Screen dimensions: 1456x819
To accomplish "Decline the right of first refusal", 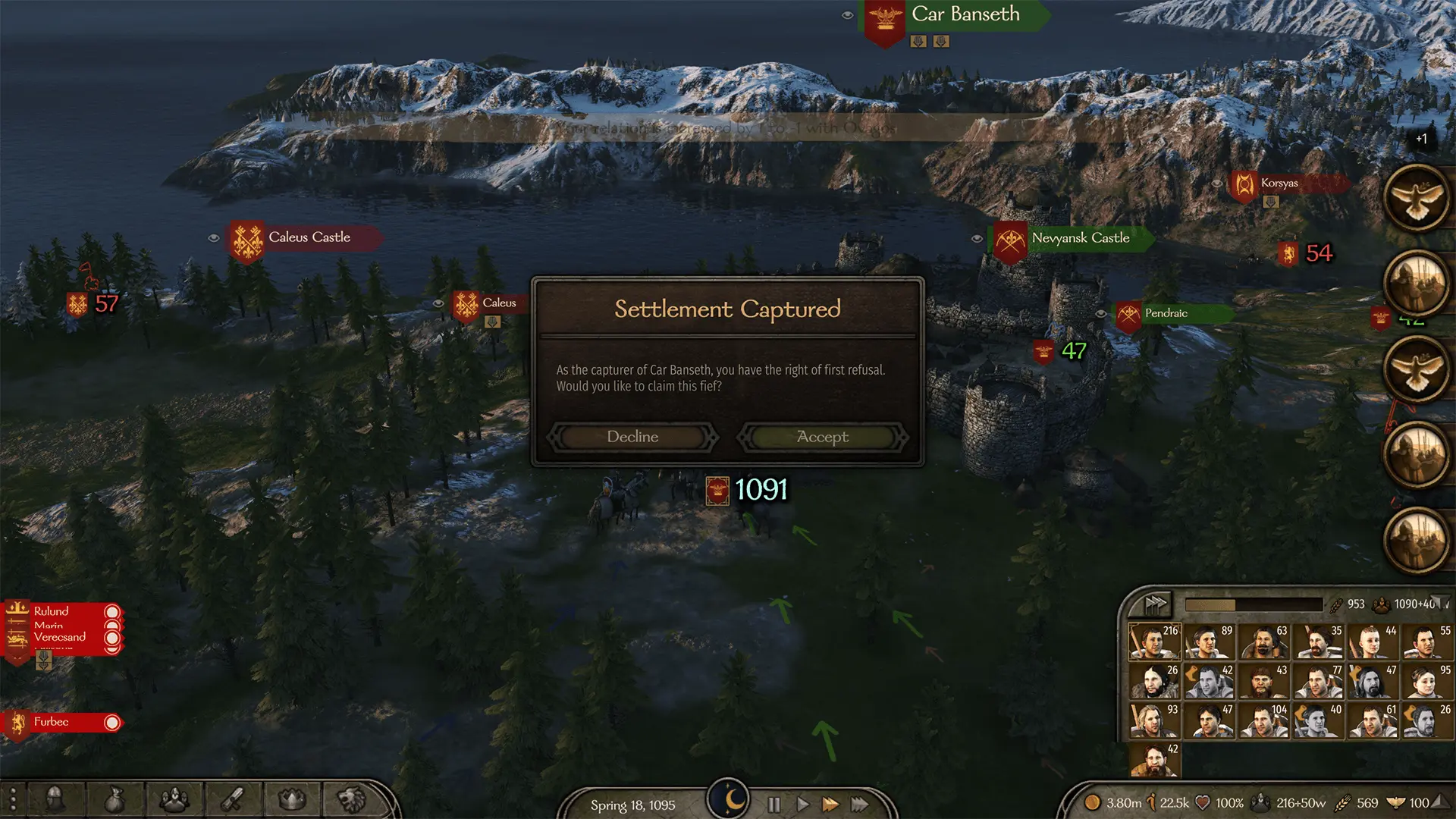I will pyautogui.click(x=632, y=437).
